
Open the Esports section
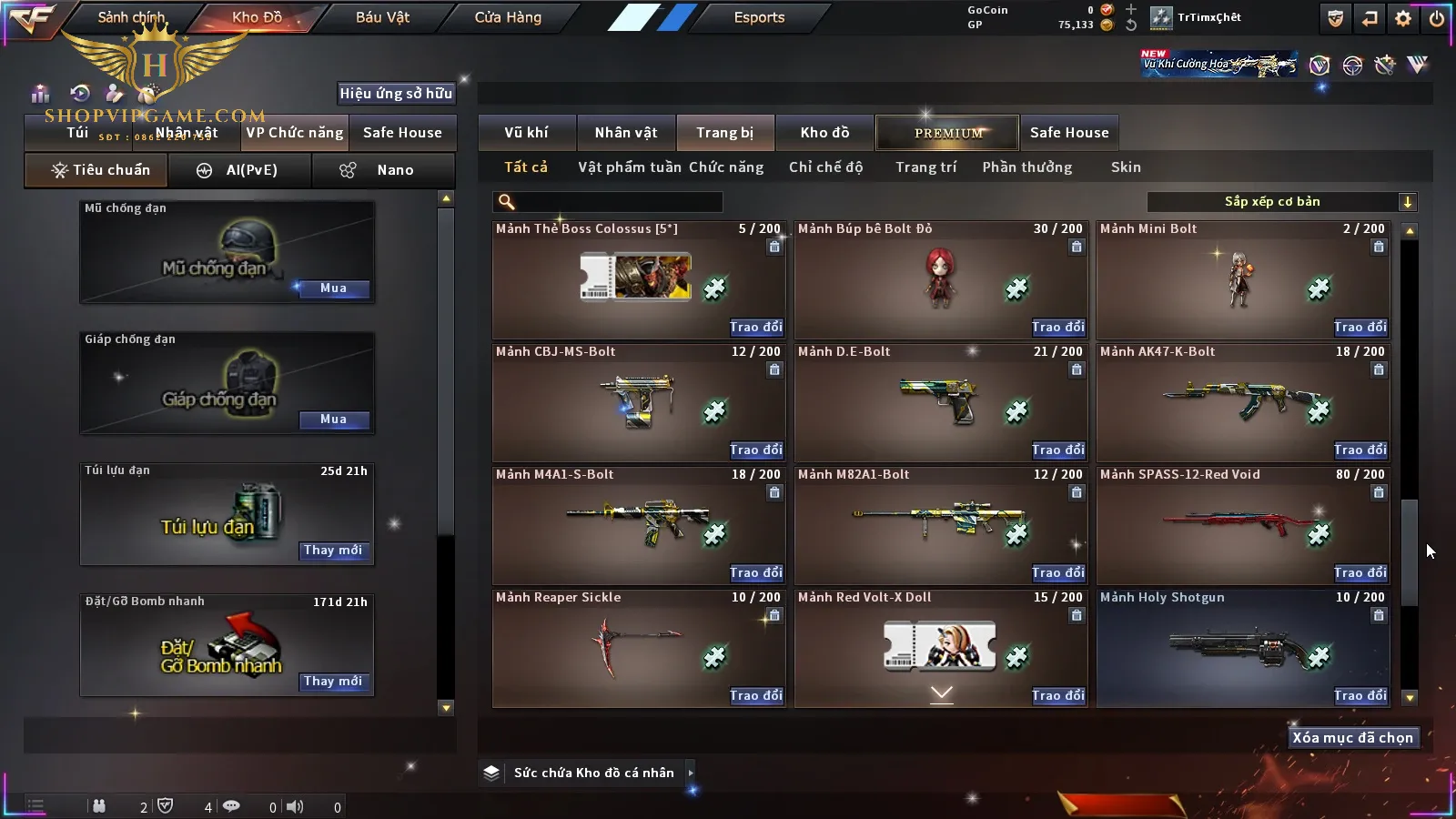click(x=759, y=17)
